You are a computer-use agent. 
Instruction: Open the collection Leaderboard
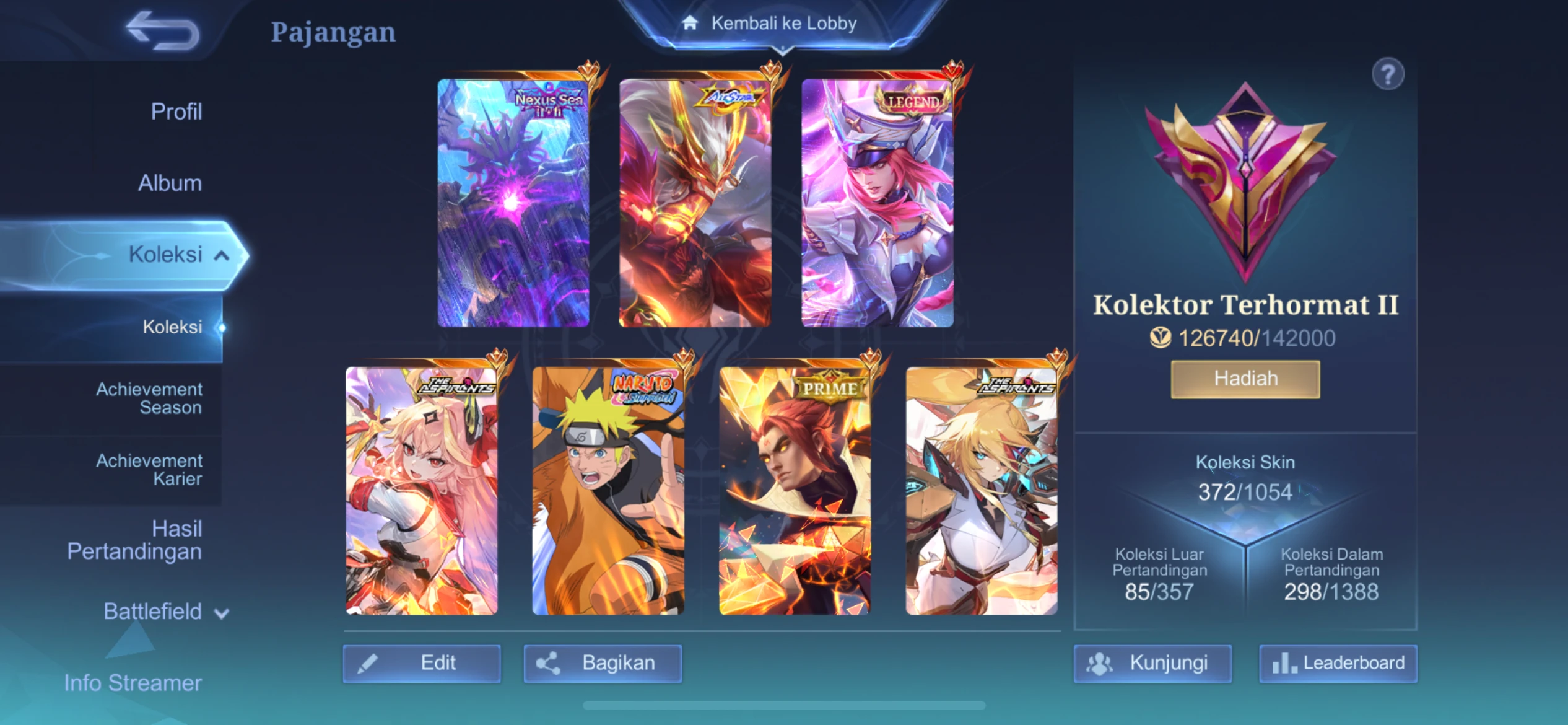pos(1338,663)
